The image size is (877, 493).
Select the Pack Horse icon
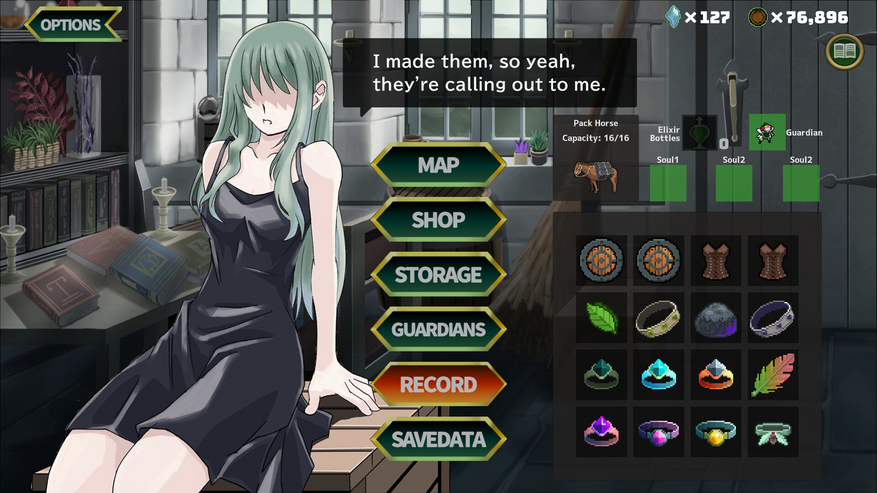click(x=601, y=175)
